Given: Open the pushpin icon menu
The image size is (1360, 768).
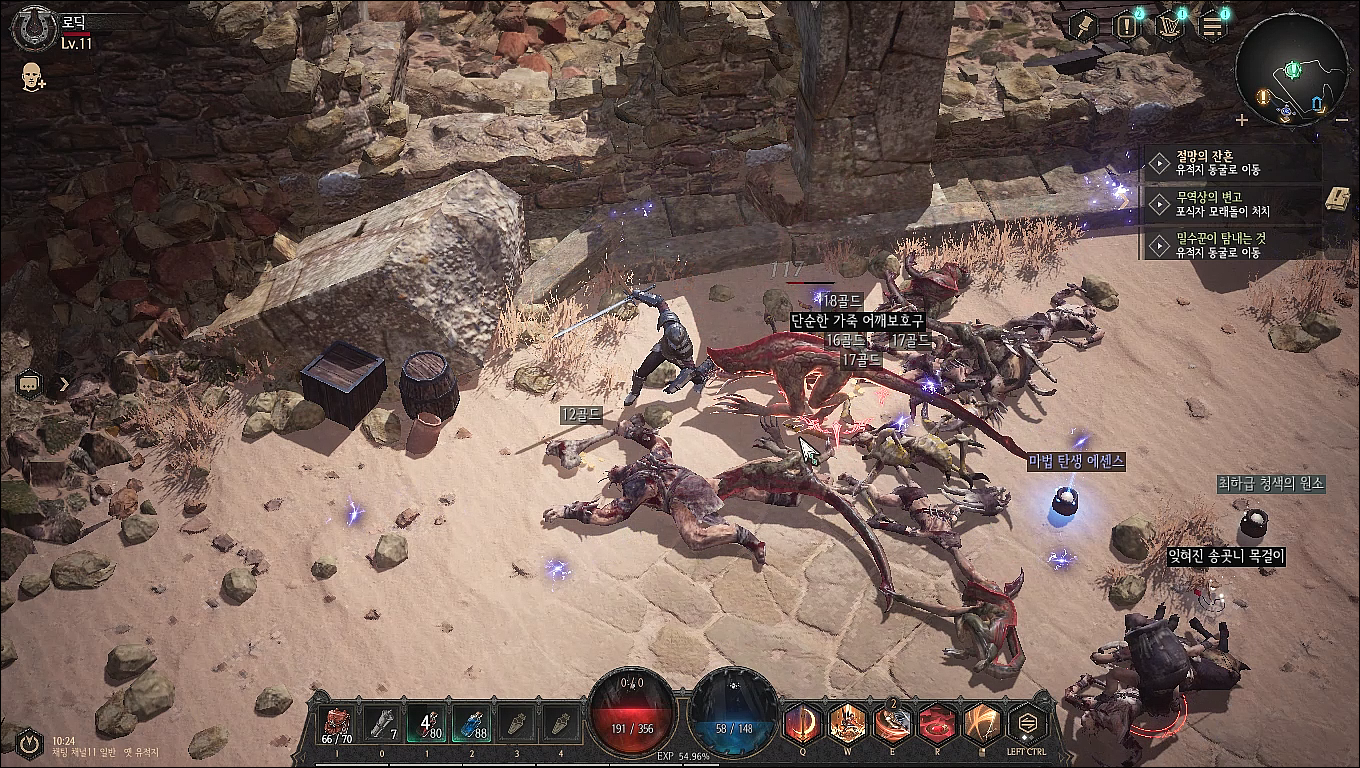Looking at the screenshot, I should pyautogui.click(x=1085, y=26).
